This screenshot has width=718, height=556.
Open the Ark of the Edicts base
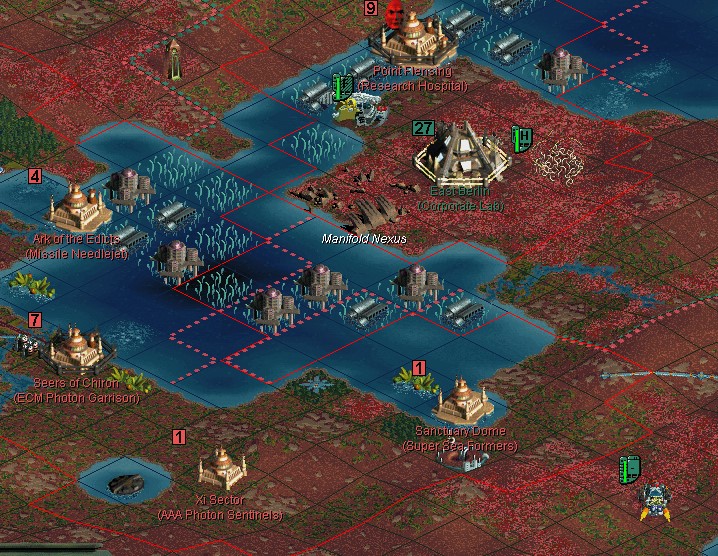tap(79, 205)
